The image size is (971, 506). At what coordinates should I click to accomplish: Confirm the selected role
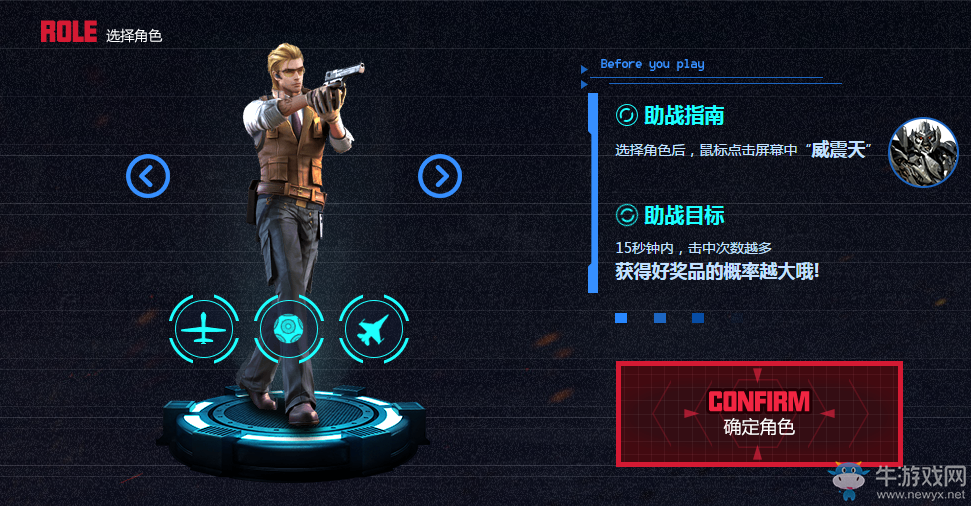click(x=759, y=414)
